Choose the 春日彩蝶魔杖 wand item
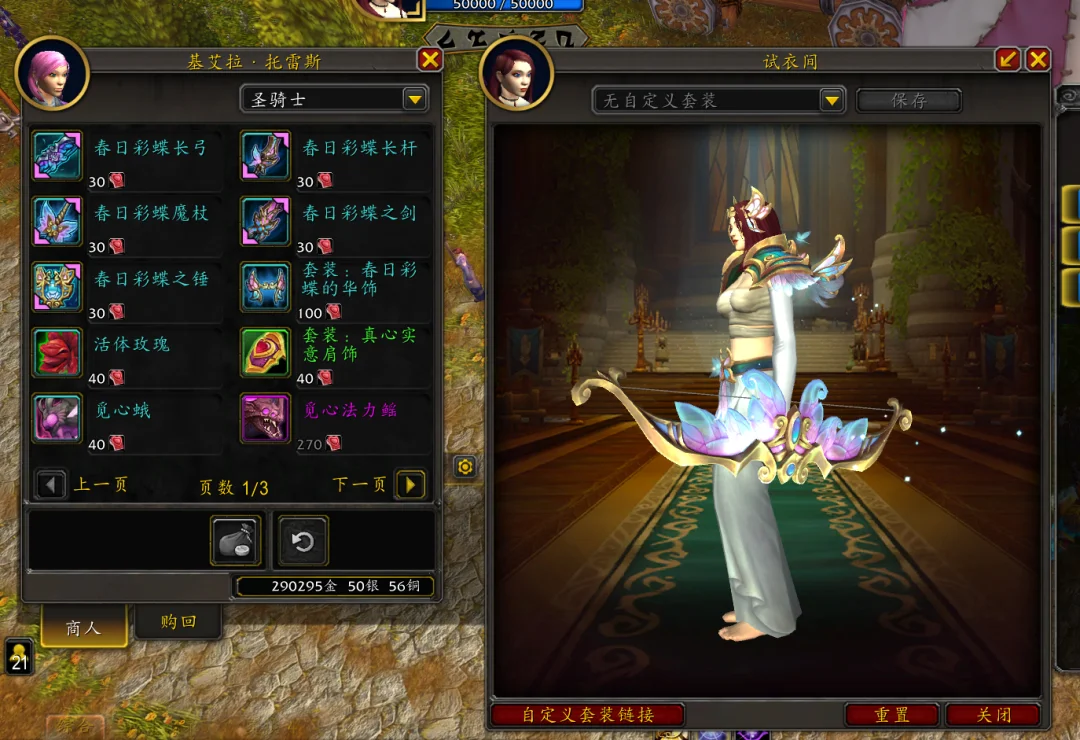 (x=57, y=221)
